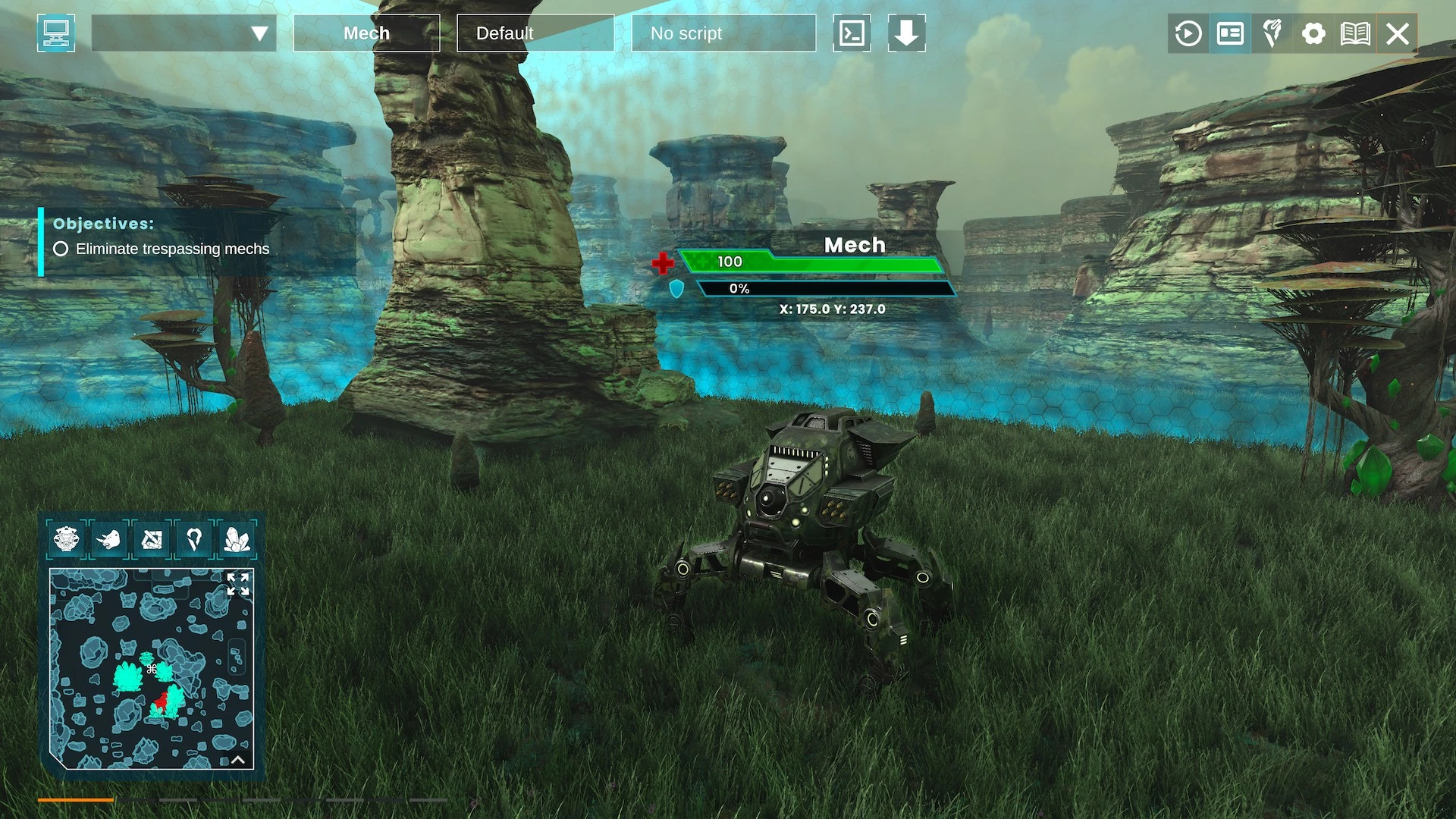Close the view with the X button

click(1398, 33)
